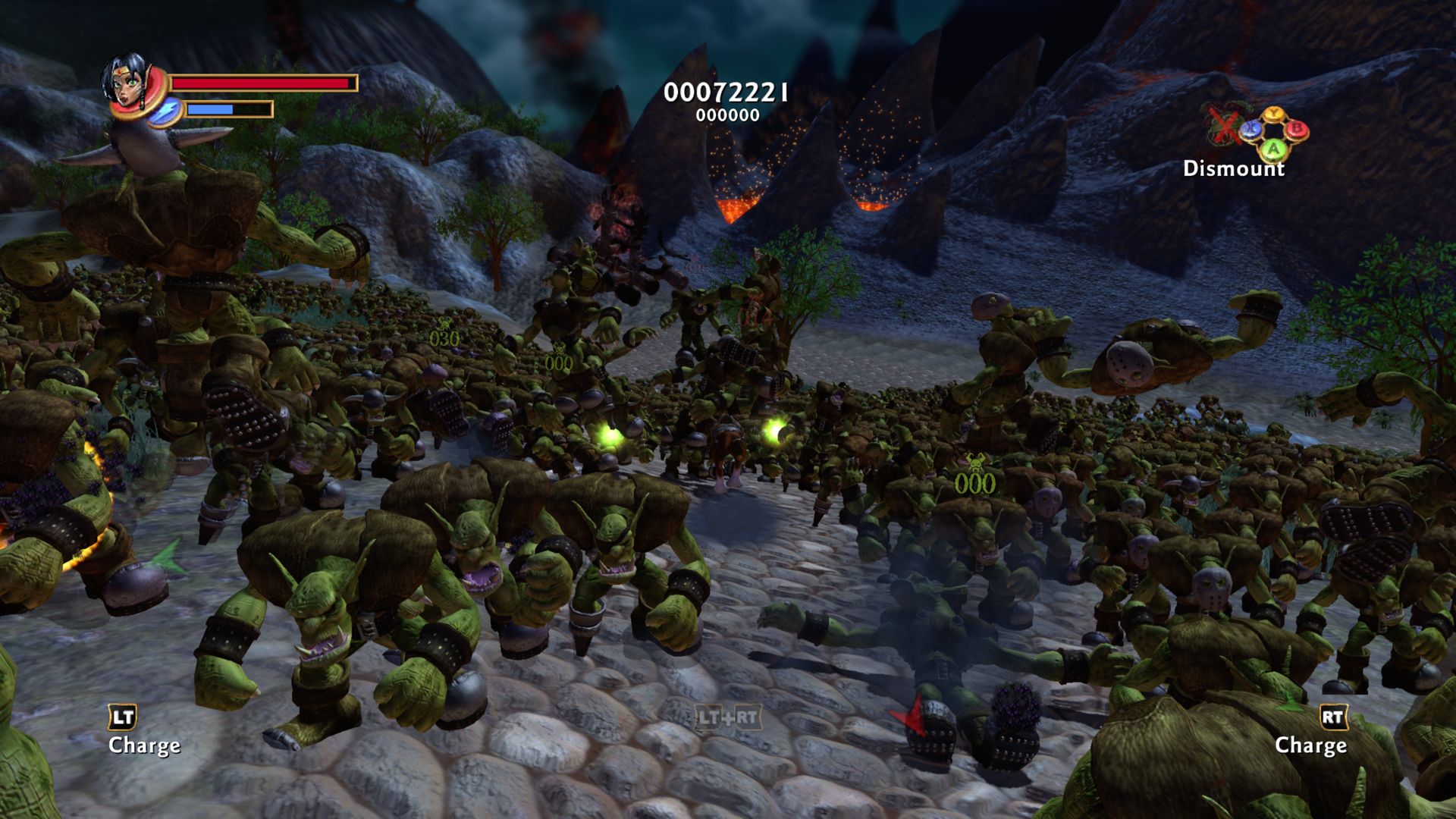Click the heroine's character portrait
The width and height of the screenshot is (1456, 819).
point(126,82)
